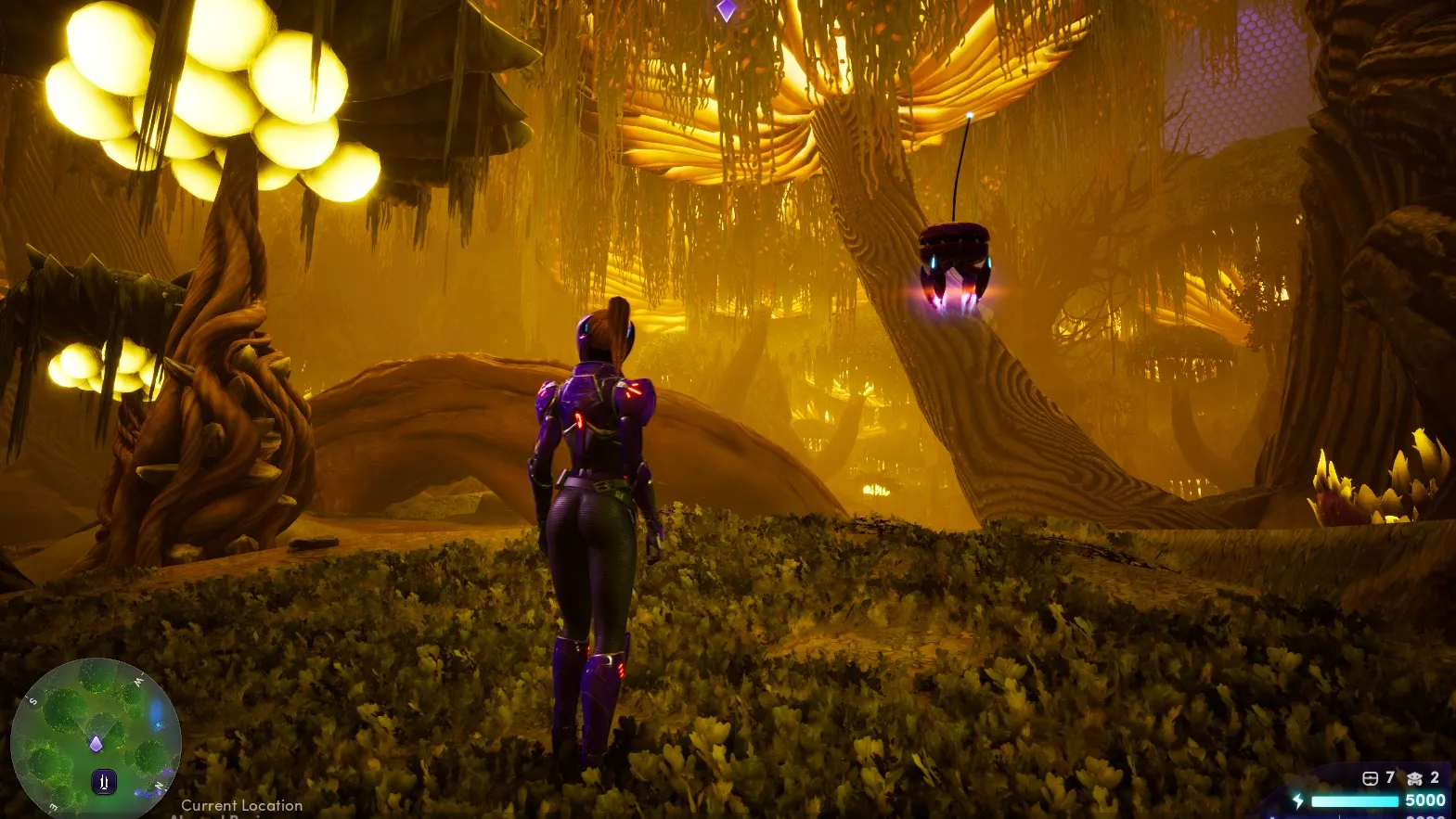Select the robot companion icon showing 2
This screenshot has height=819, width=1456.
click(1415, 778)
